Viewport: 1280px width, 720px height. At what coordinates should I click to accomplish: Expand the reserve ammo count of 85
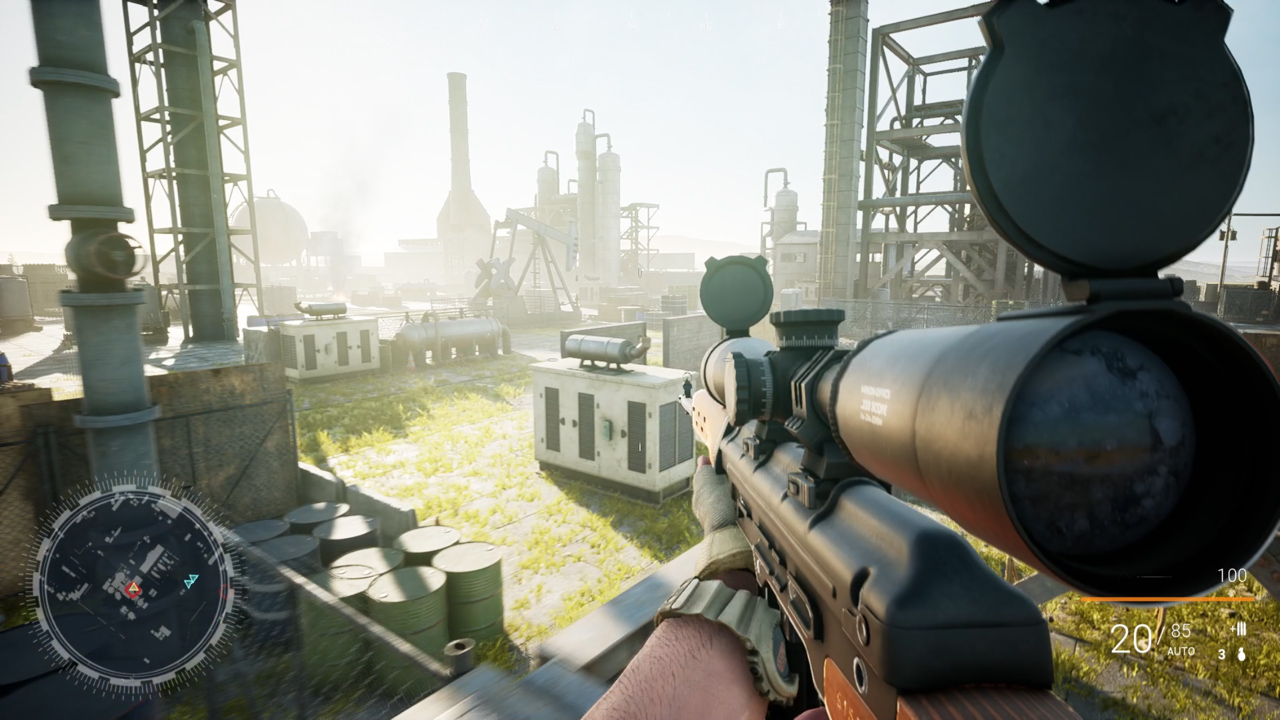1180,630
